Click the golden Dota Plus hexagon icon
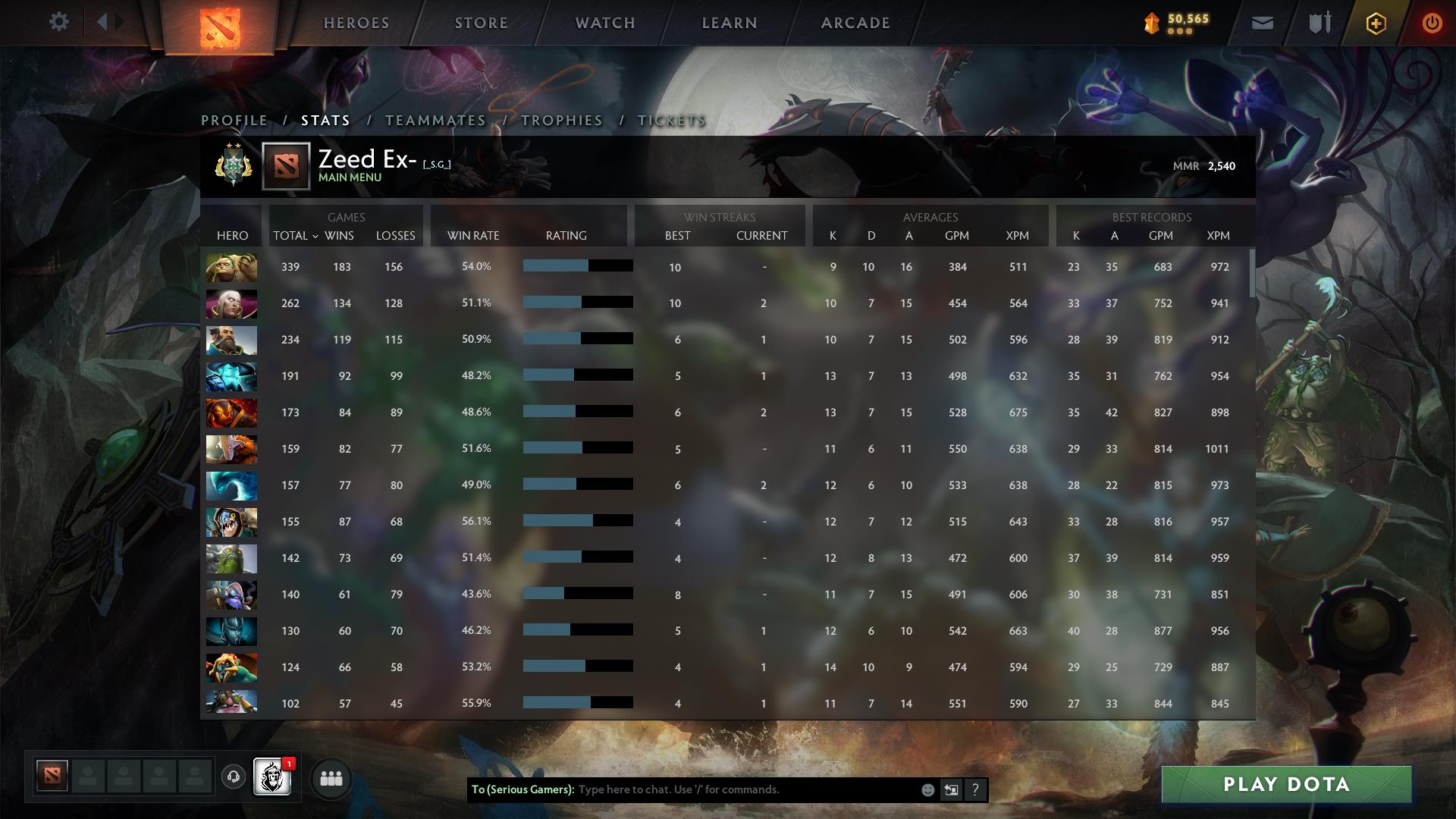The height and width of the screenshot is (819, 1456). pyautogui.click(x=1376, y=23)
